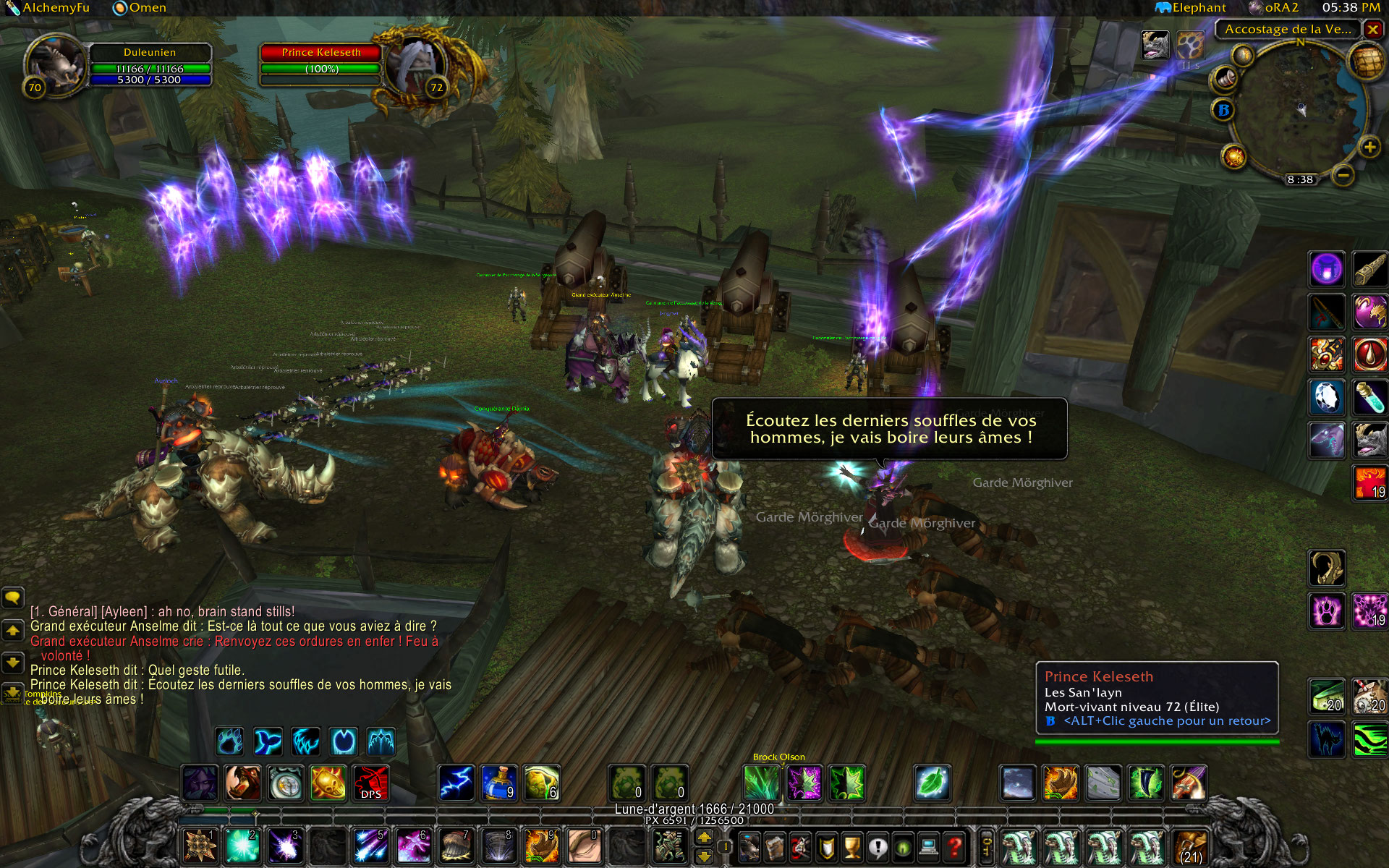Open the chat bubble menu button
This screenshot has width=1389, height=868.
(12, 597)
